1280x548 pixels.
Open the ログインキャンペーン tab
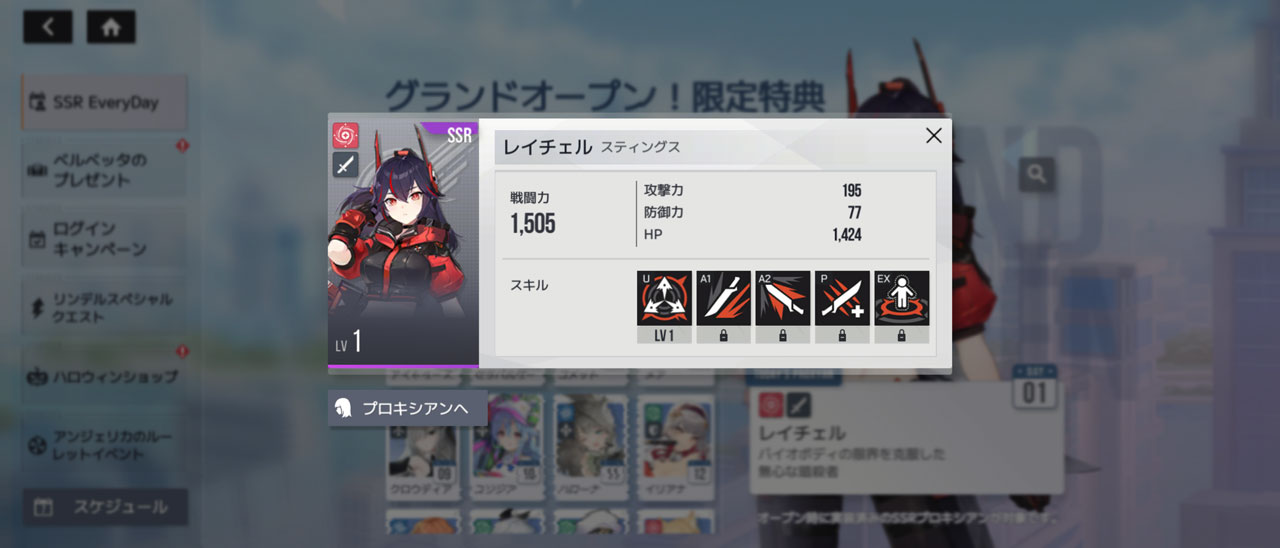[x=104, y=239]
